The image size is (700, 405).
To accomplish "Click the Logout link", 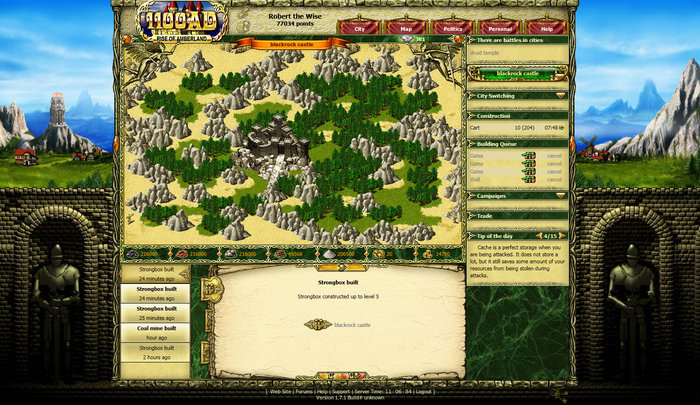I will pos(424,391).
